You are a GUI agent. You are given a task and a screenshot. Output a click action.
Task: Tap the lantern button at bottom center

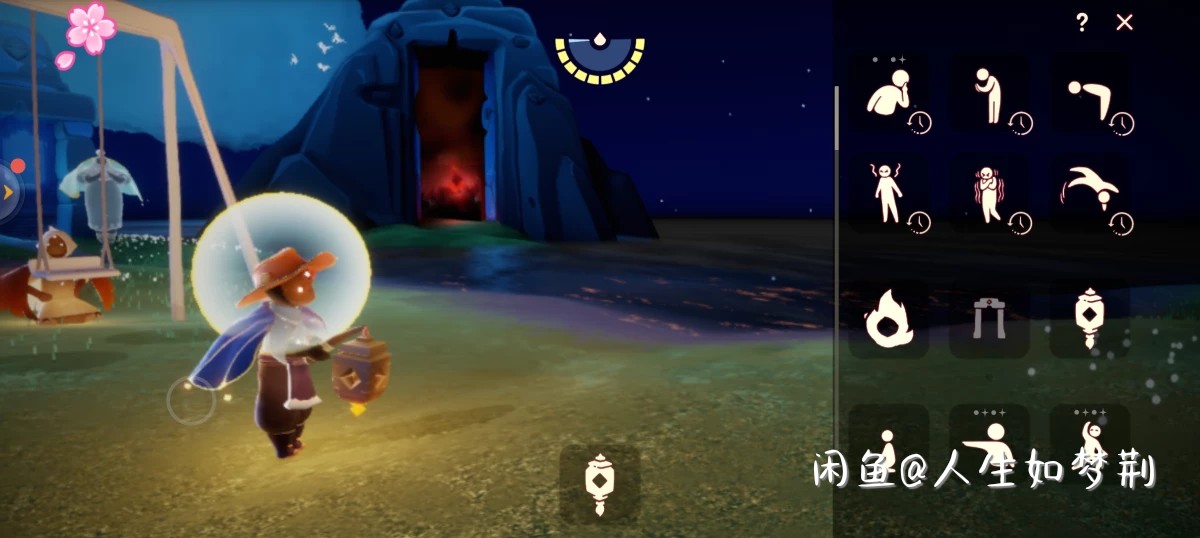click(x=599, y=484)
